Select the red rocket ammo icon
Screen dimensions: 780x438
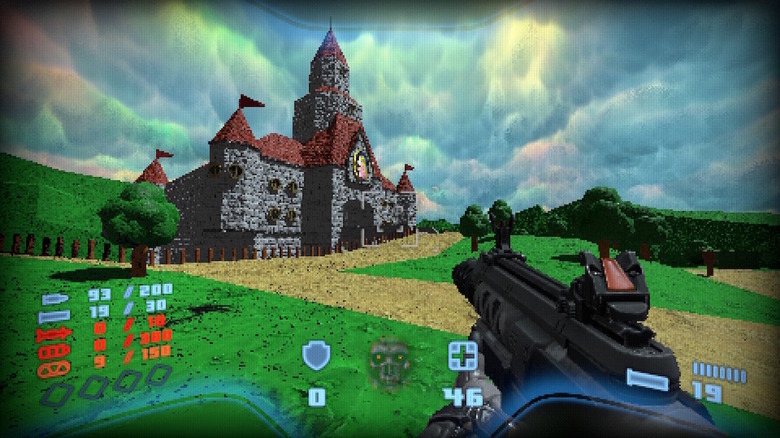[x=53, y=333]
